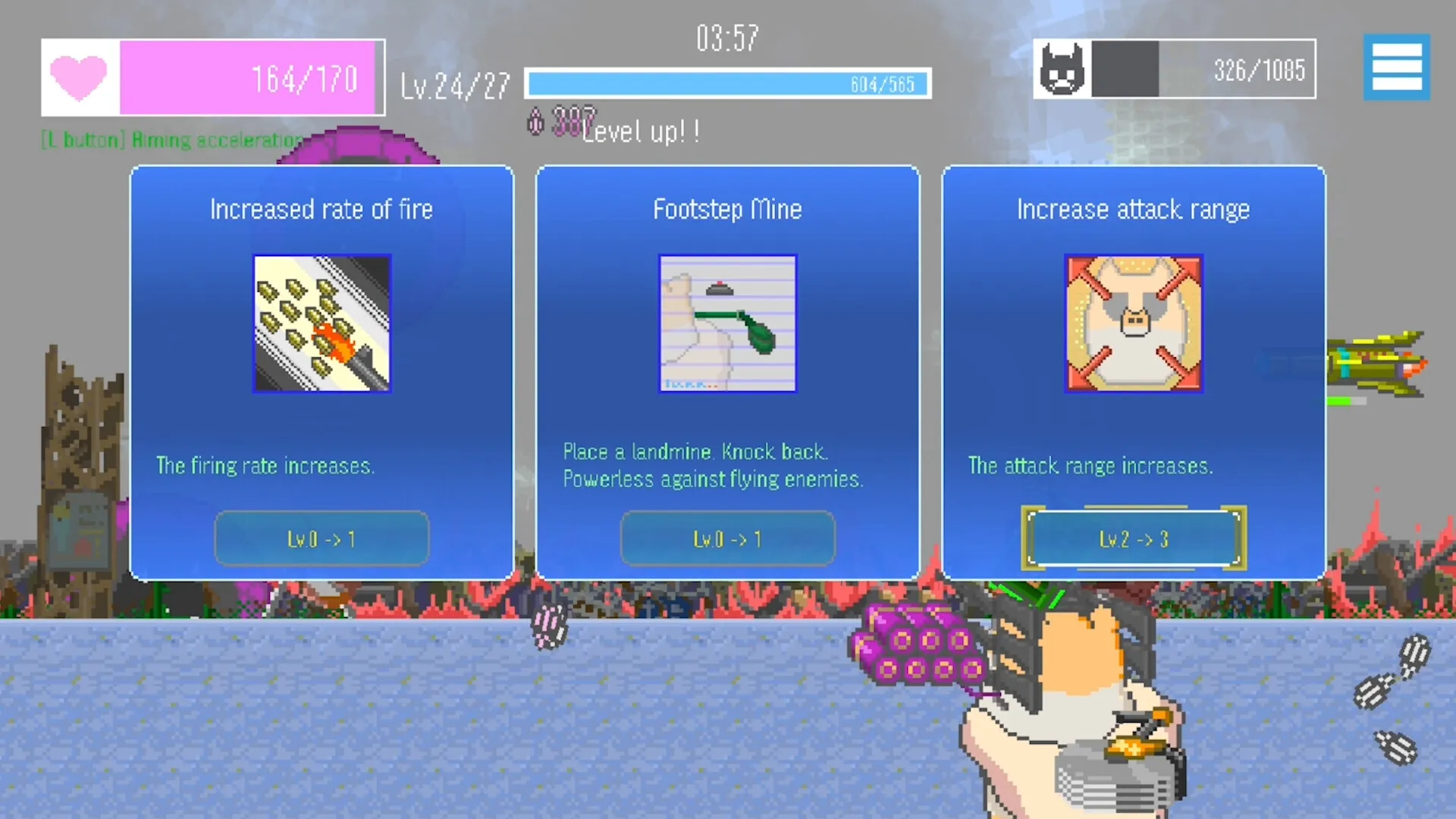Open the hamburger menu

[x=1396, y=67]
